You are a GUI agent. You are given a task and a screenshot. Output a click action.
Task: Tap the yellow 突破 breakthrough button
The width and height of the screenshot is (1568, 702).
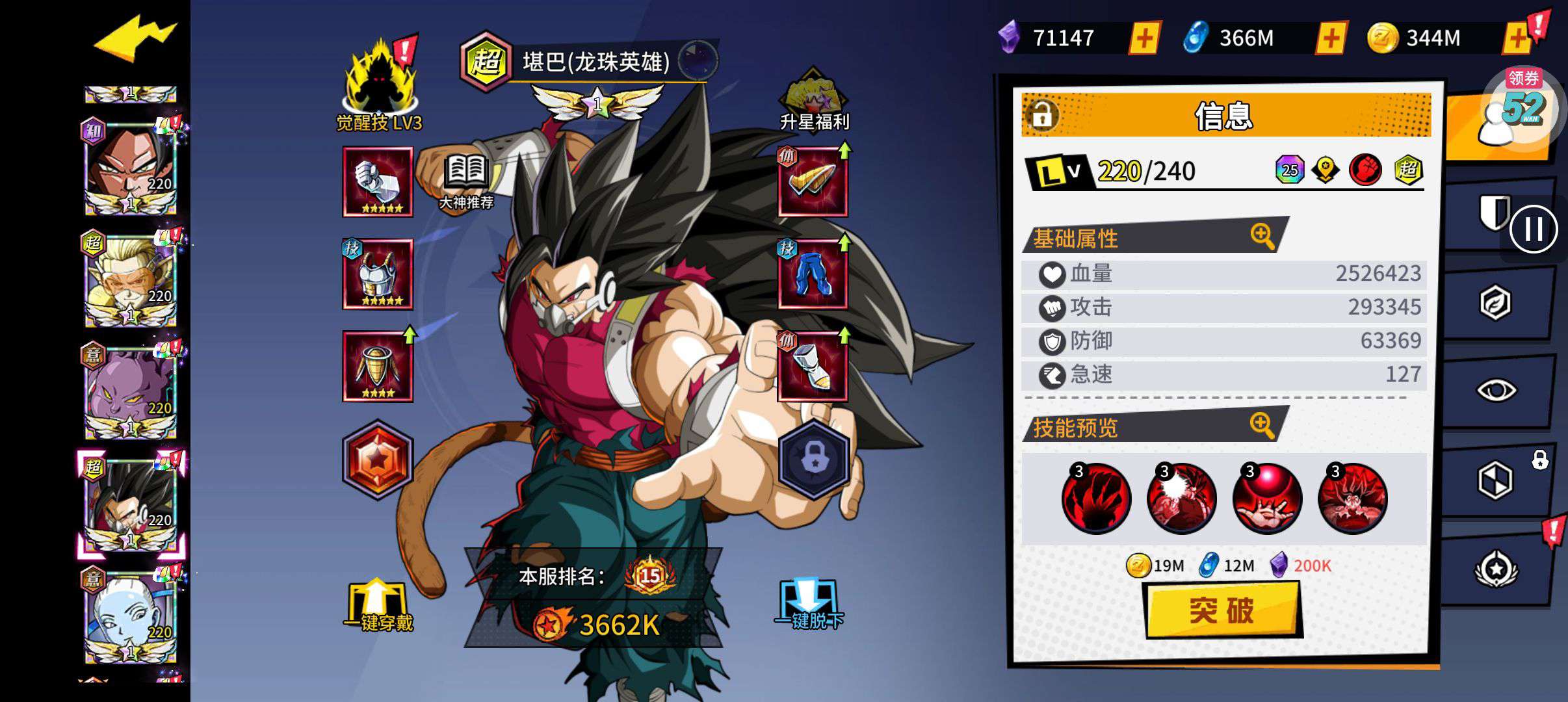point(1222,610)
